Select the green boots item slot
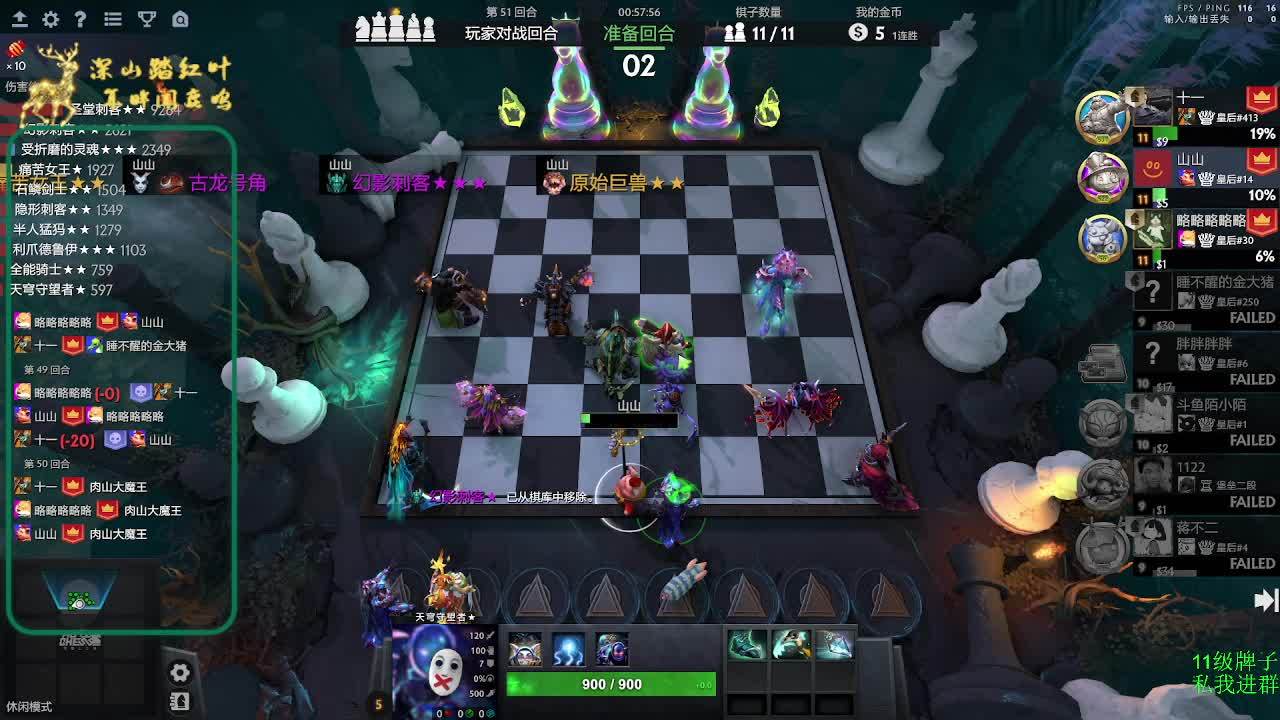The width and height of the screenshot is (1280, 720). 746,646
